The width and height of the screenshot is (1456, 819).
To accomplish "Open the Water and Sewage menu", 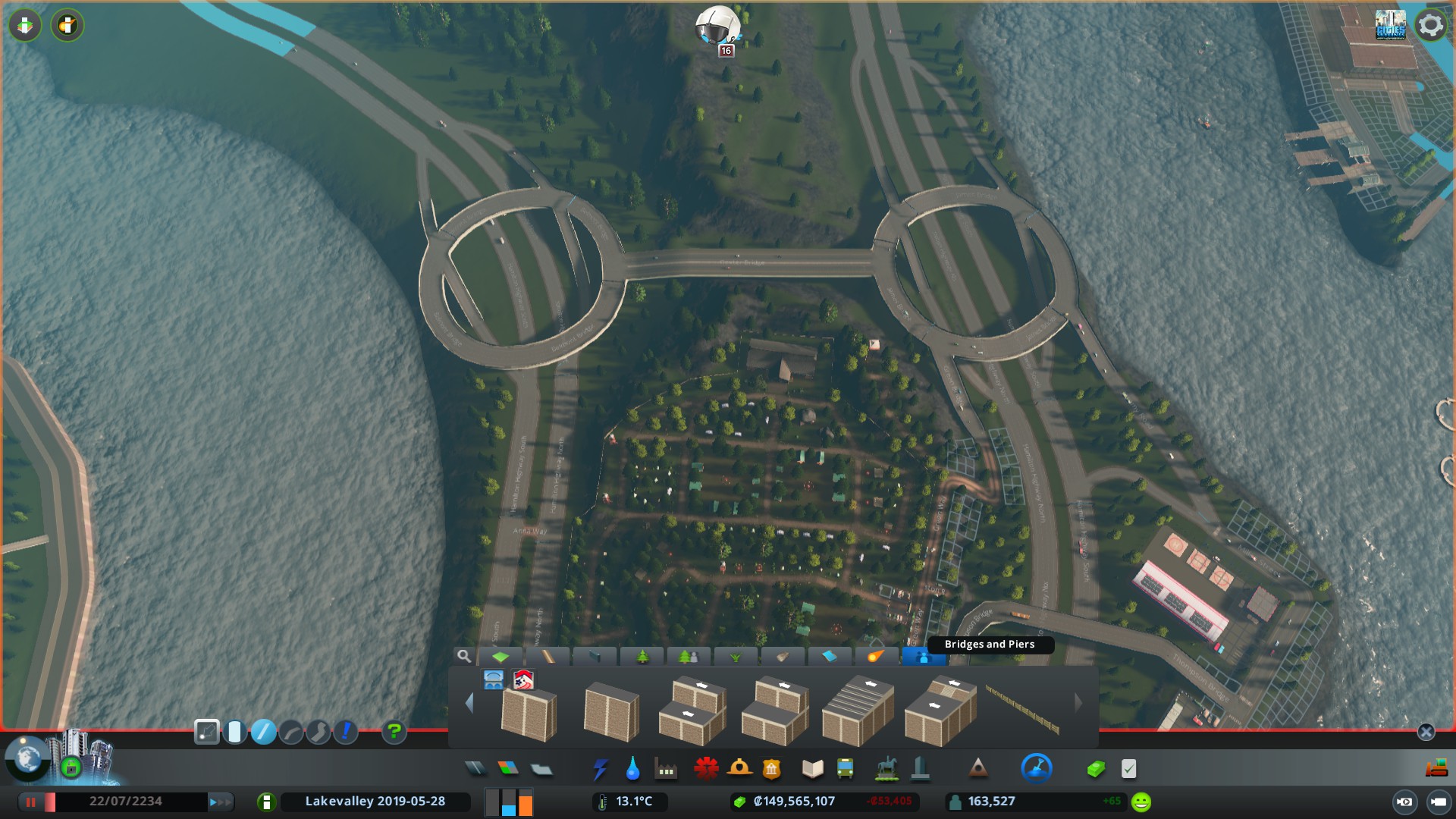I will (x=634, y=769).
